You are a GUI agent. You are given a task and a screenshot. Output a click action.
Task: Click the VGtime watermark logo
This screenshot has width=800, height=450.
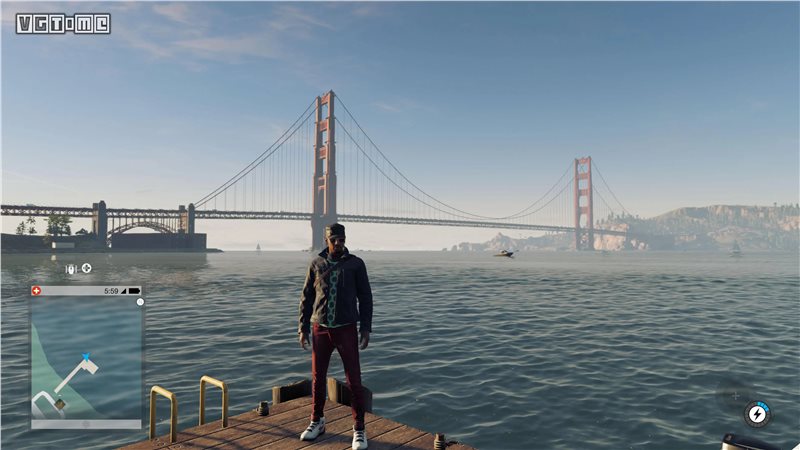tap(63, 23)
